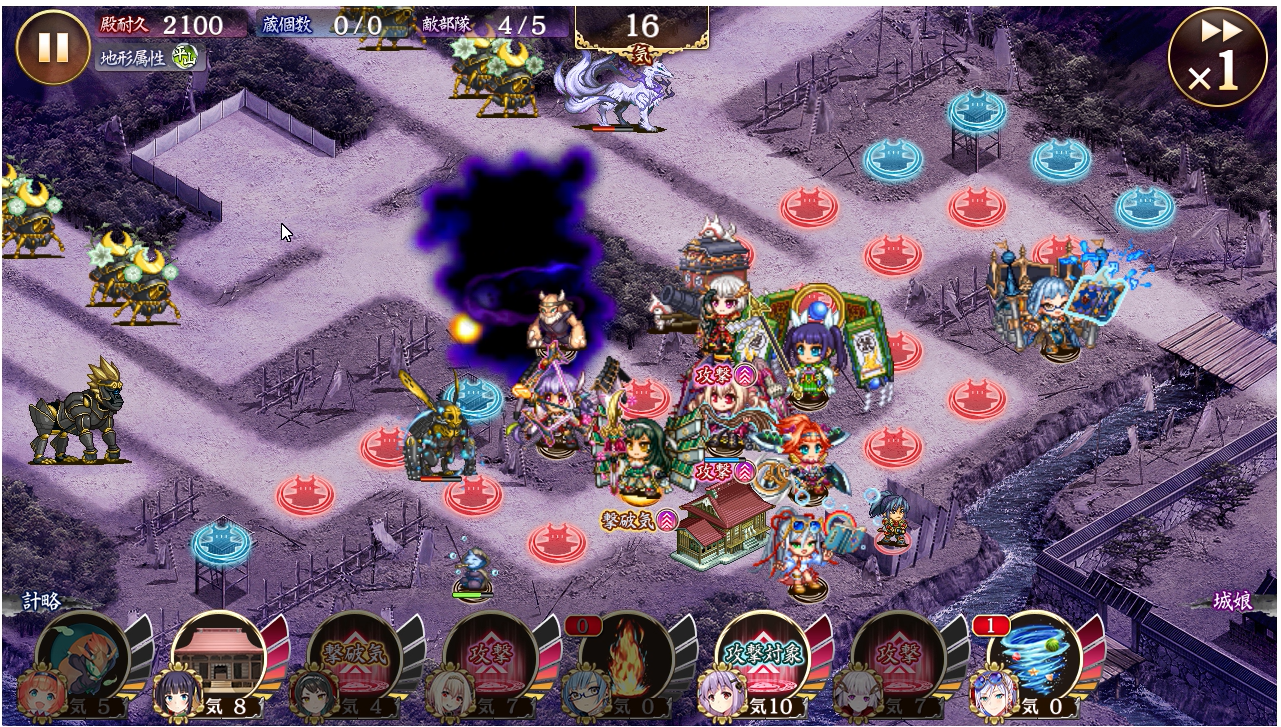
Task: Toggle the ×1 battle speed button
Action: [x=1219, y=56]
